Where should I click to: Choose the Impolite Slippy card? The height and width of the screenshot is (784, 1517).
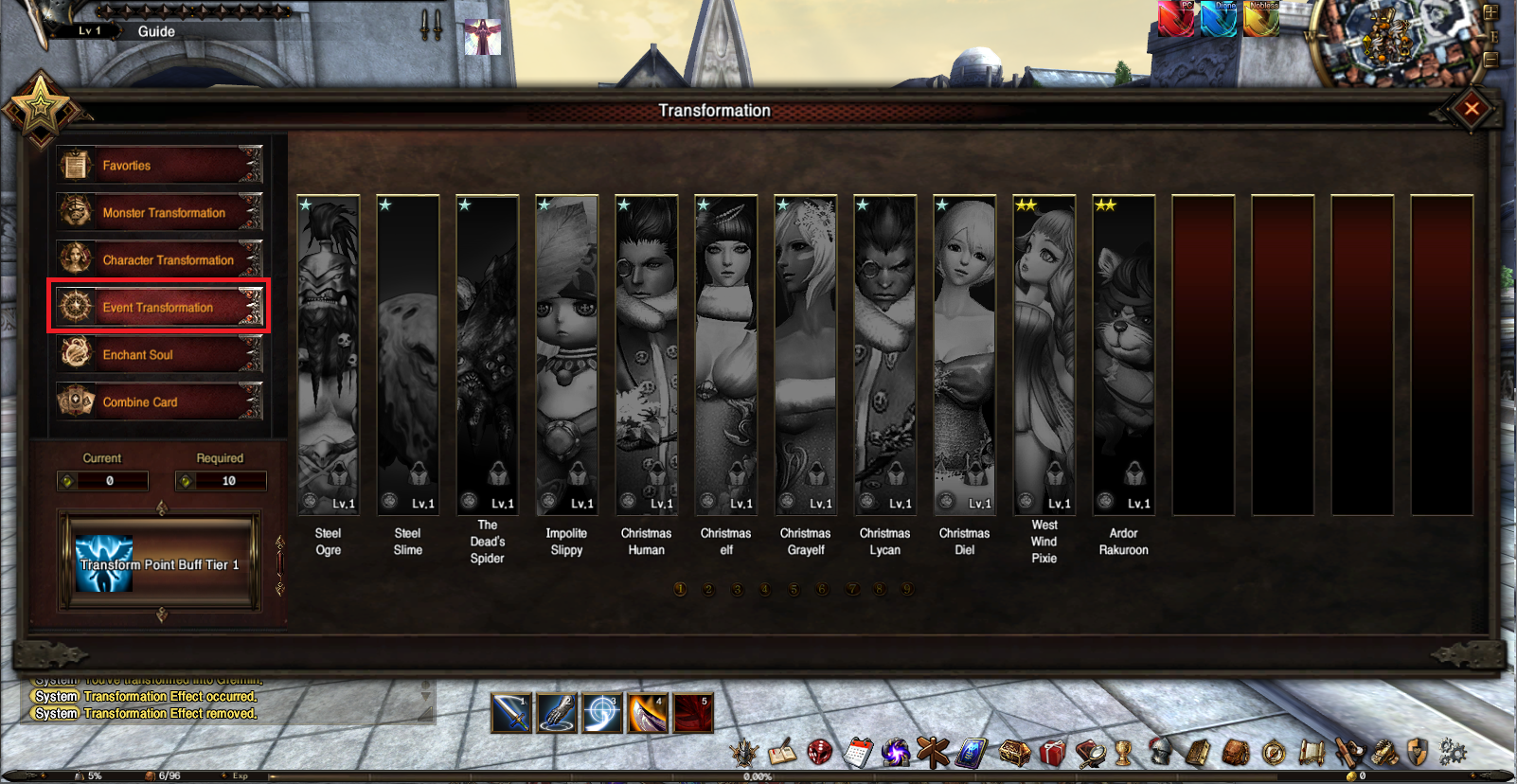click(x=567, y=355)
